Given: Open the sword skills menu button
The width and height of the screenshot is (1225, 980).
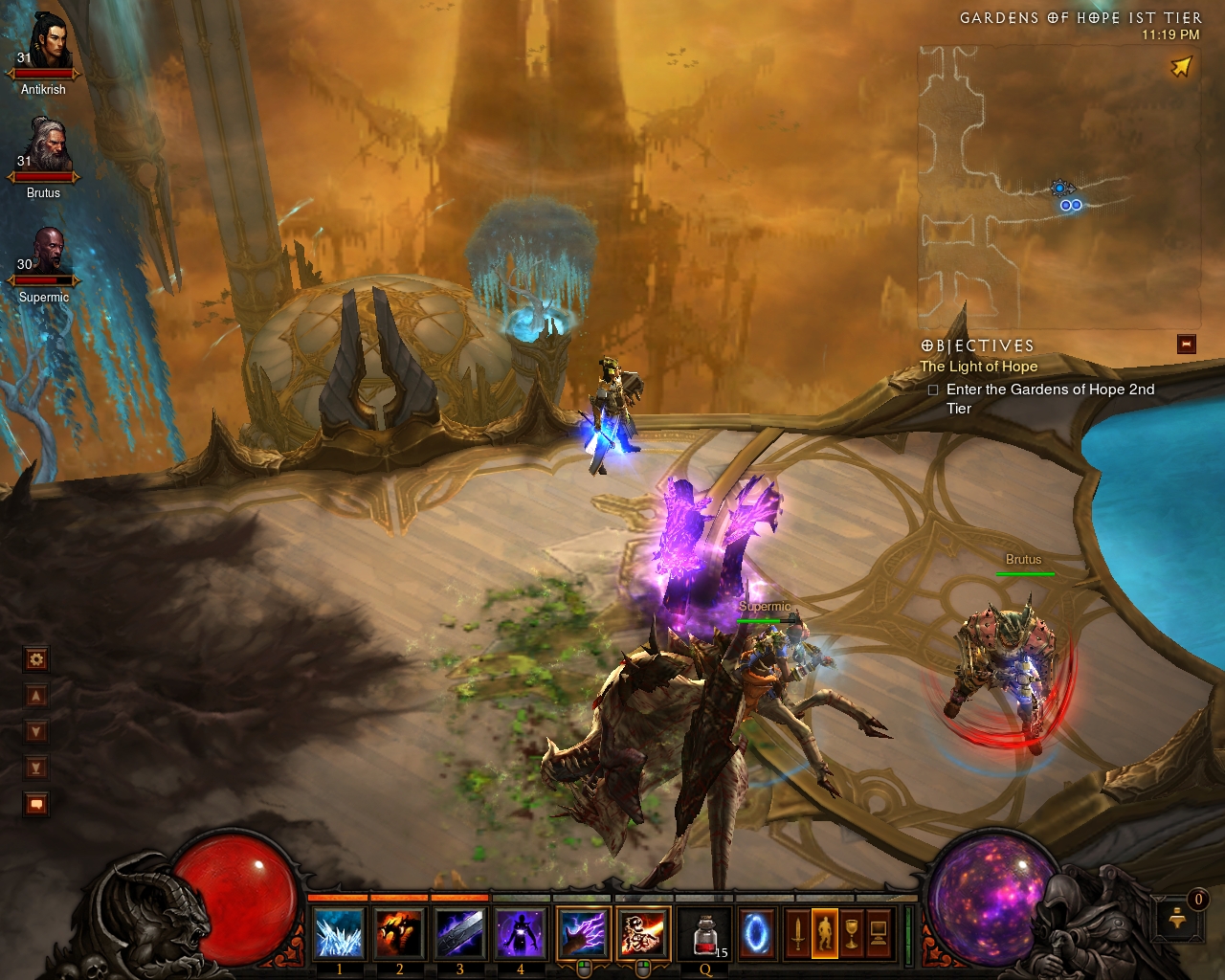Looking at the screenshot, I should pos(797,933).
